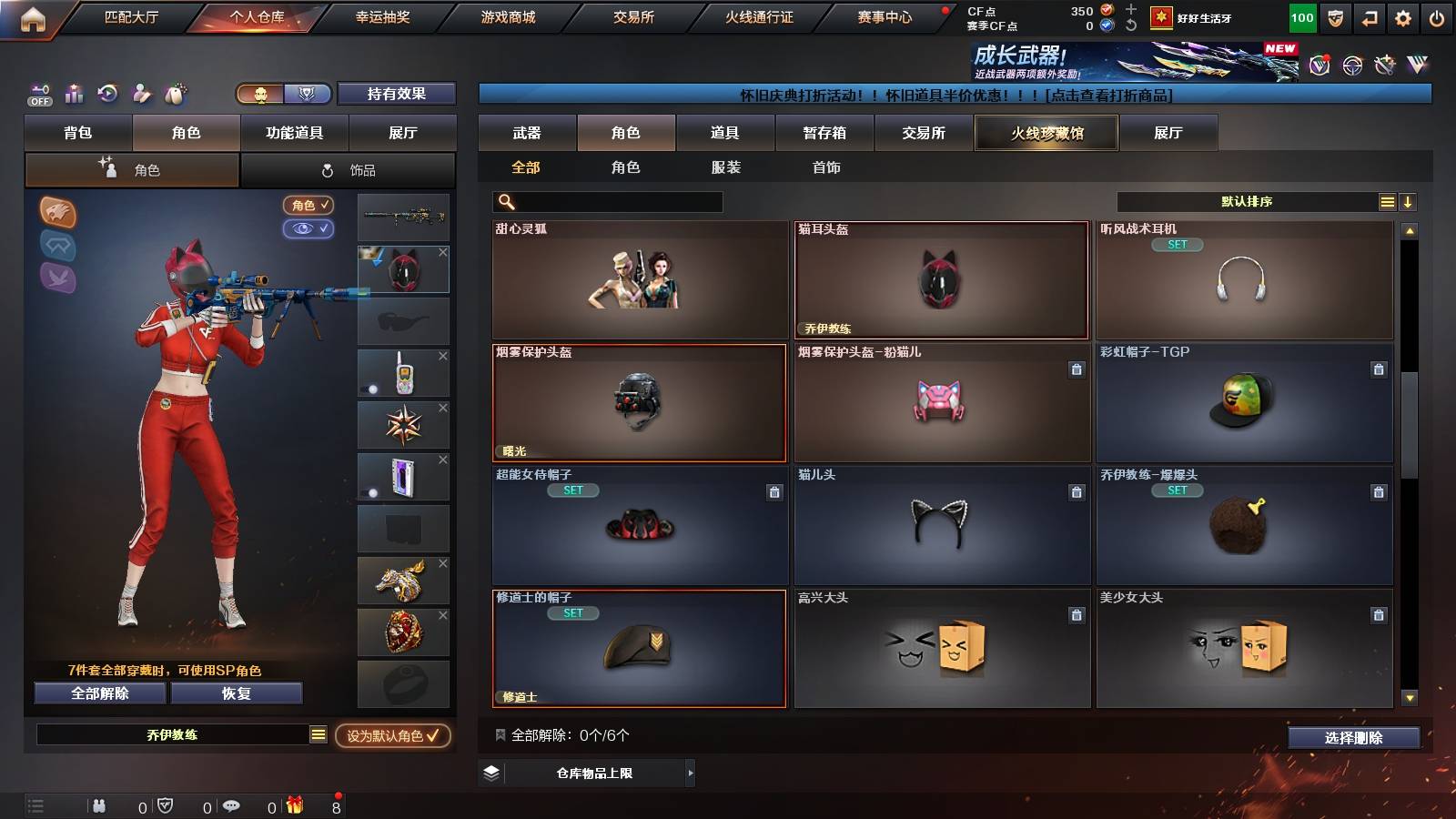
Task: Toggle the eye visibility icon below 角色 checkmark
Action: click(309, 229)
